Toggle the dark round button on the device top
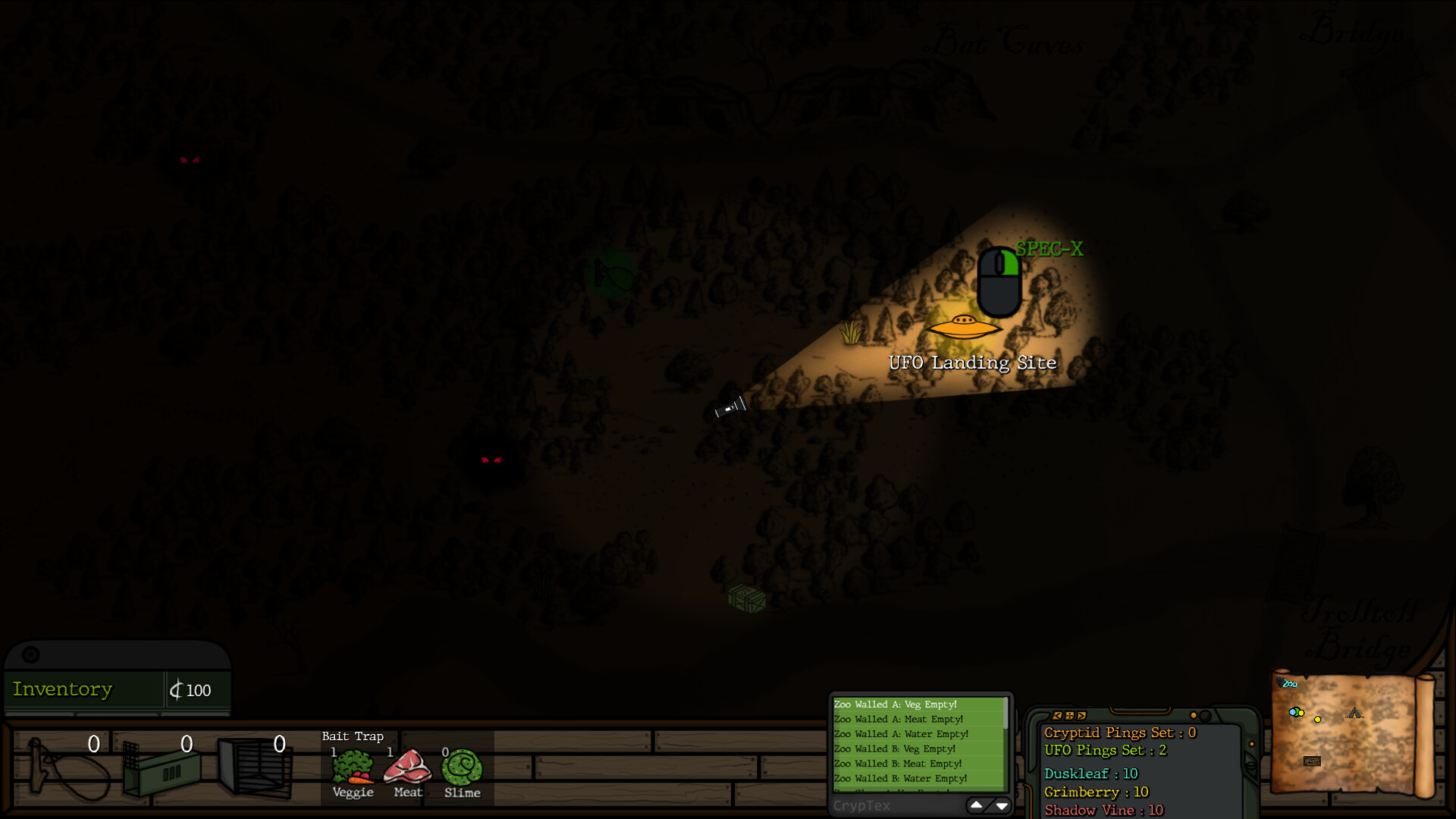1456x819 pixels. (x=1204, y=715)
